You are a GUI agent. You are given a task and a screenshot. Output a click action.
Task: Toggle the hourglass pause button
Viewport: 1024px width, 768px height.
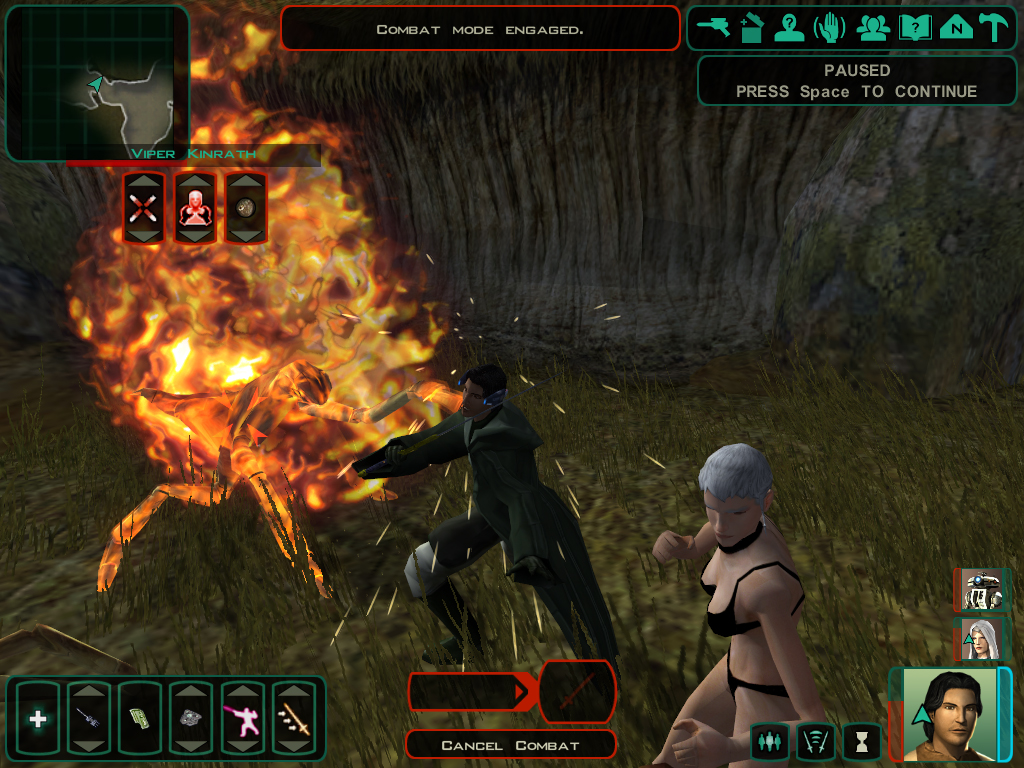862,742
